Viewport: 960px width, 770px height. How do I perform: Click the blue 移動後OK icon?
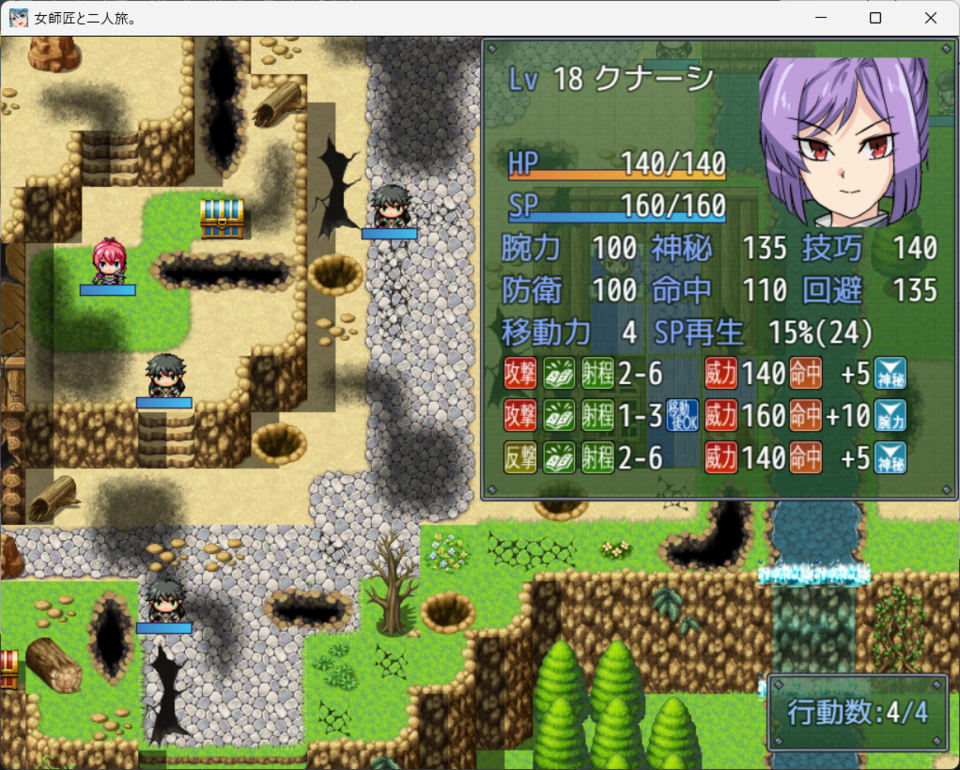point(681,415)
